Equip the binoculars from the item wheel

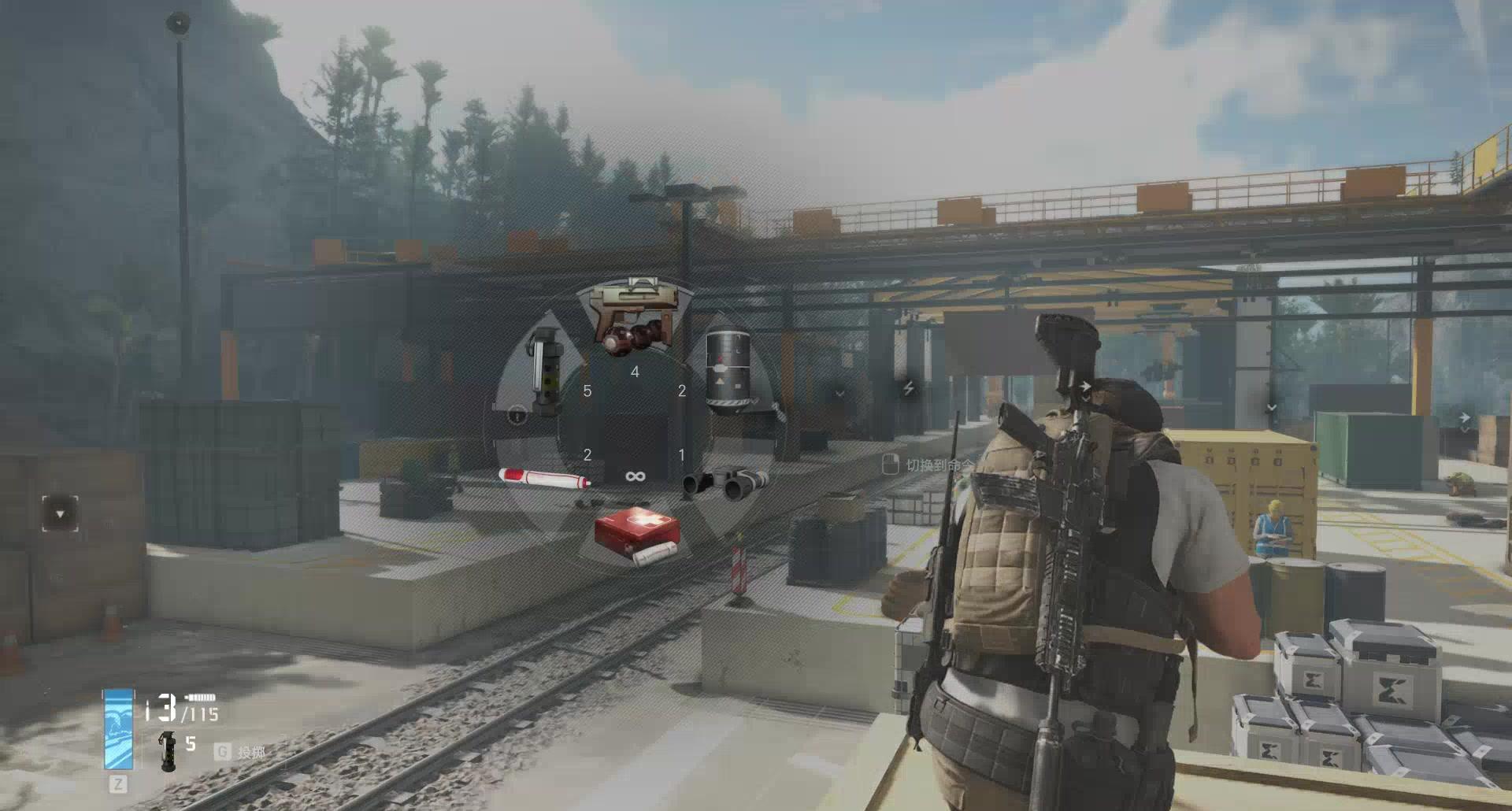point(725,483)
